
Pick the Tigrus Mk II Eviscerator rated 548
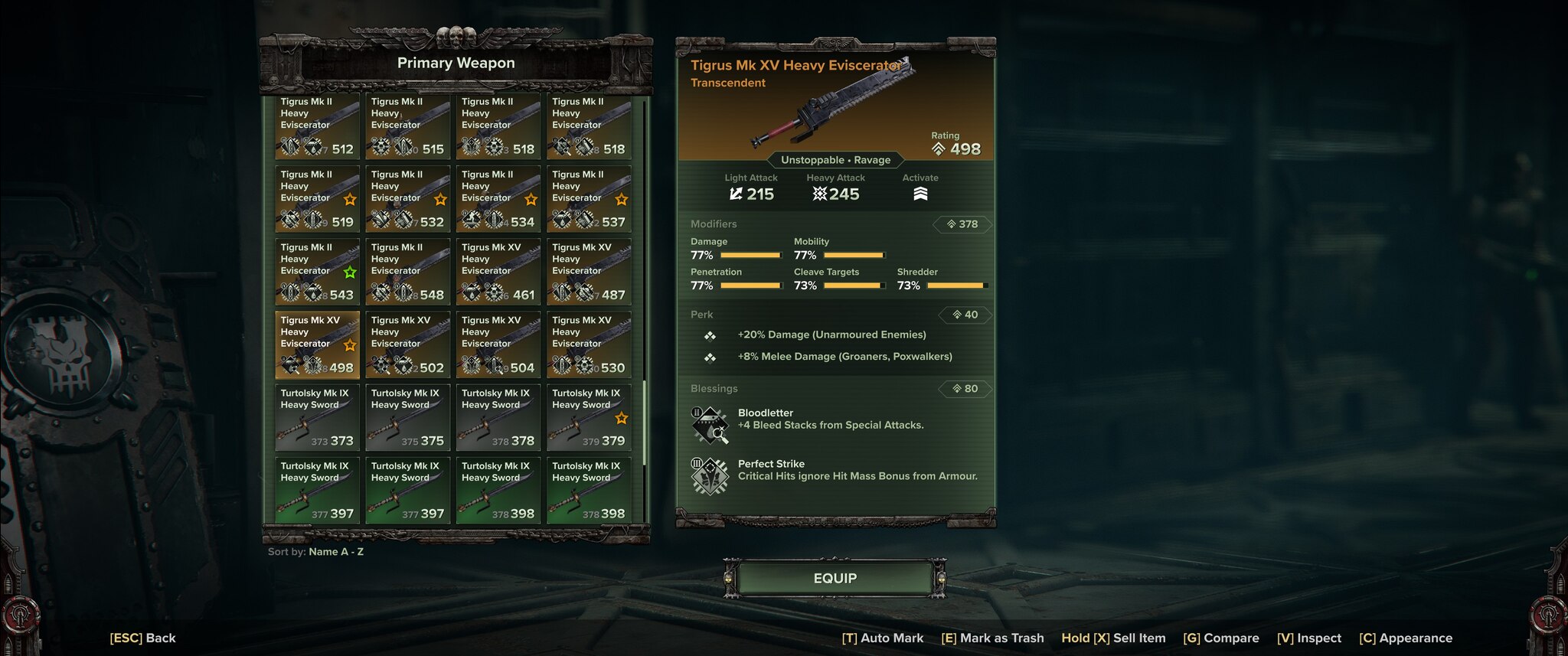coord(407,272)
